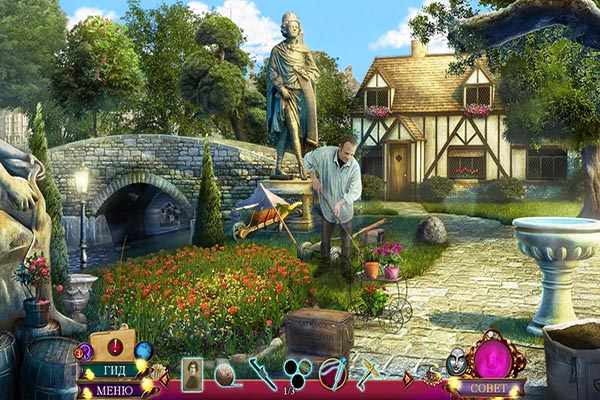Choose the drawing compass inventory item
The width and height of the screenshot is (600, 400).
coord(333,373)
